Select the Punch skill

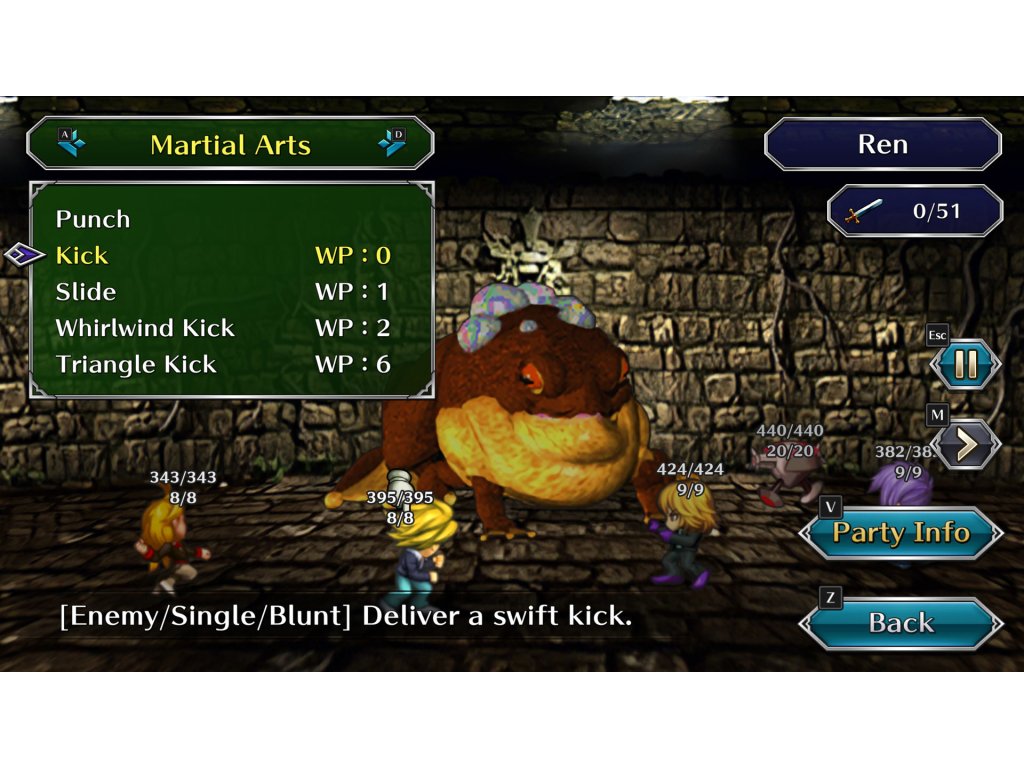[x=93, y=219]
